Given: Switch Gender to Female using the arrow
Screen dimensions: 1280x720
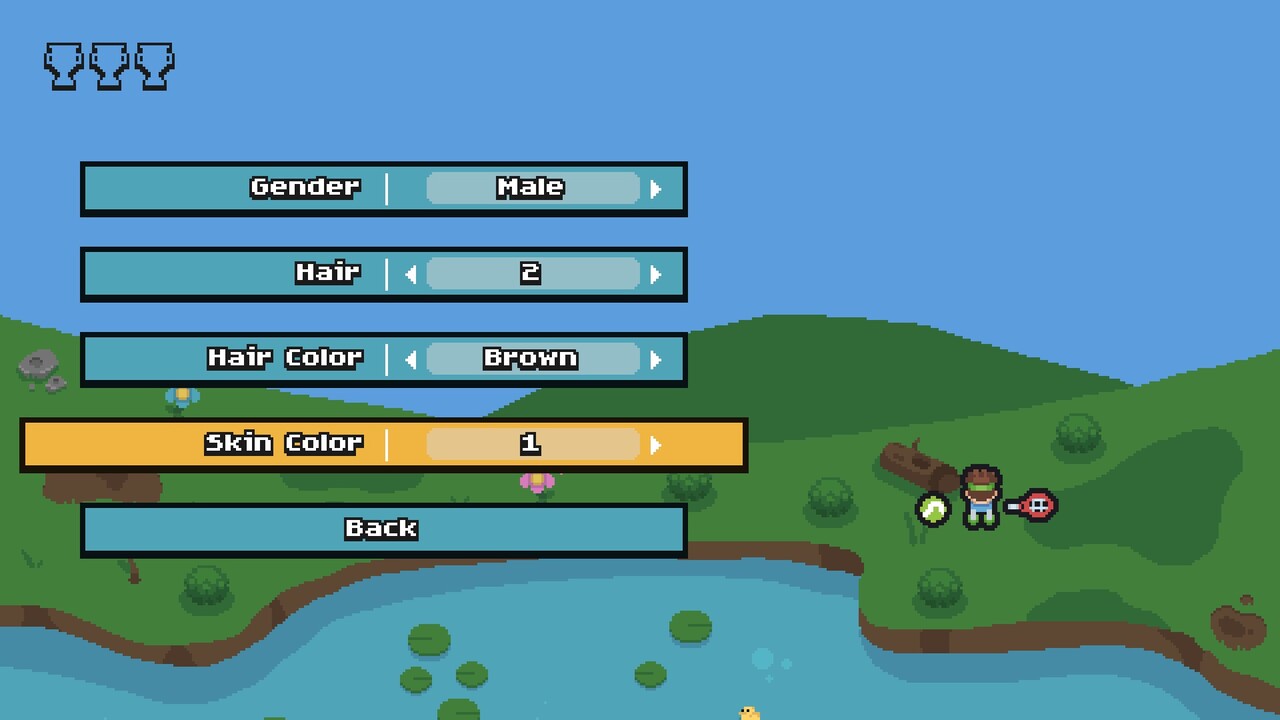Looking at the screenshot, I should tap(658, 187).
